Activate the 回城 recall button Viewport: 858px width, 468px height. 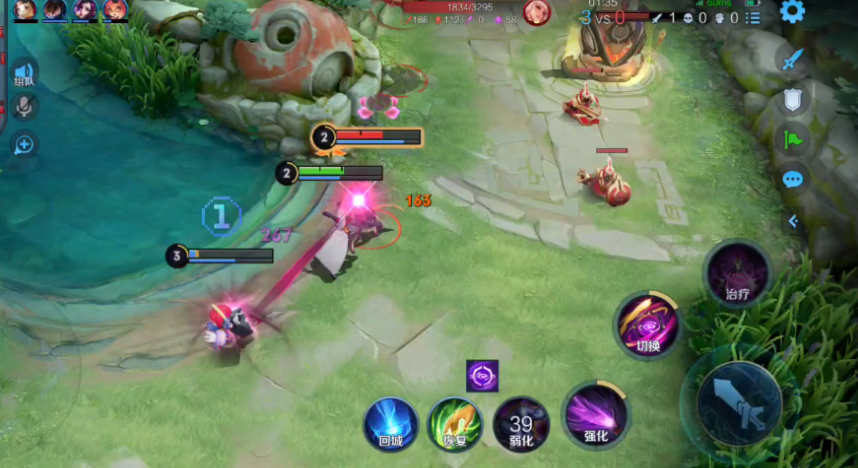coord(390,424)
